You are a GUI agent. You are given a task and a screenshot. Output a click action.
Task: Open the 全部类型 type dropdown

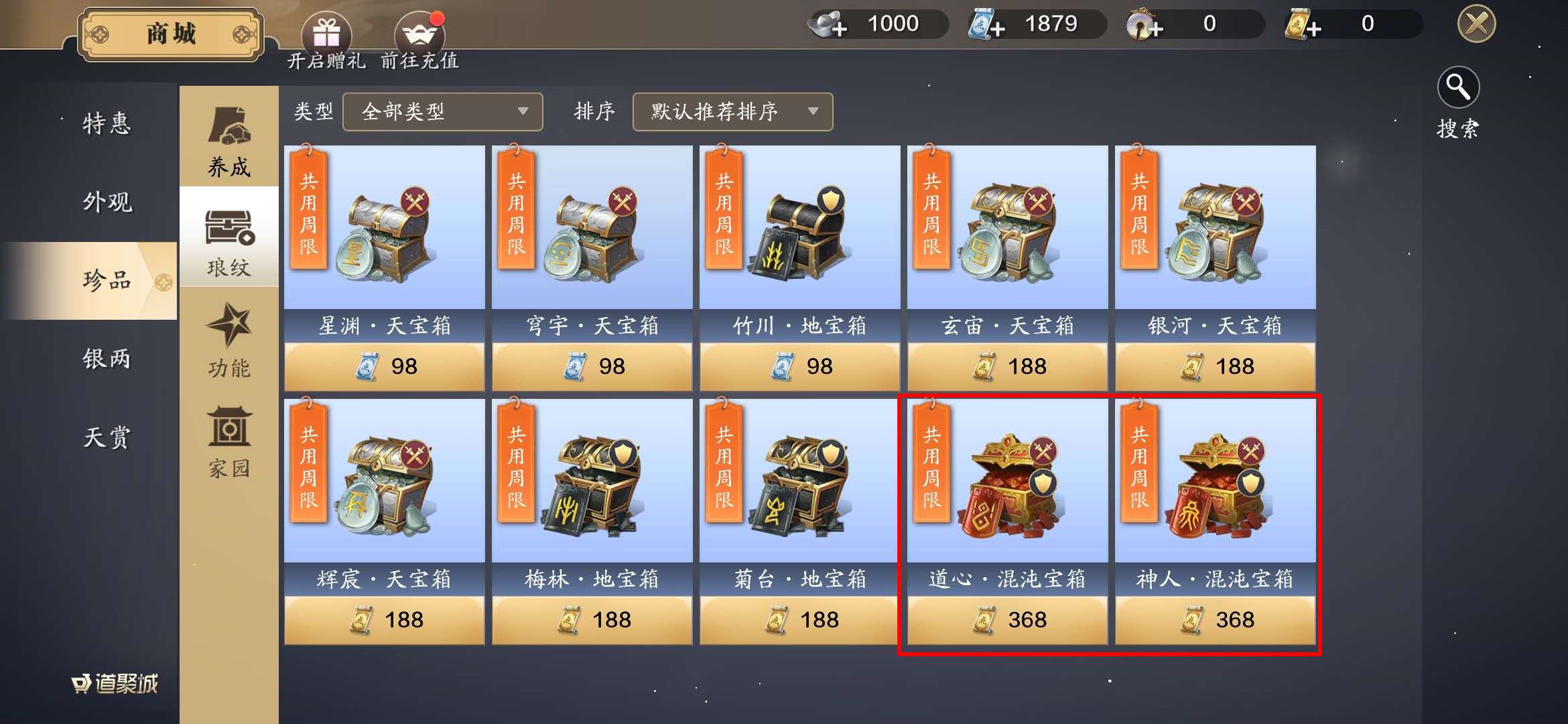tap(442, 112)
